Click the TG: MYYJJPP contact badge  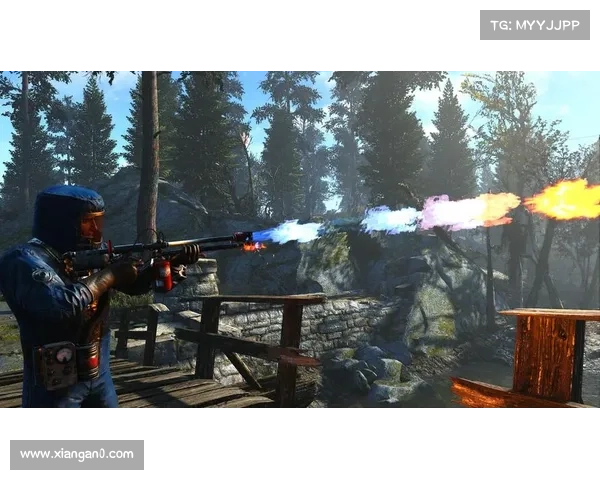535,24
